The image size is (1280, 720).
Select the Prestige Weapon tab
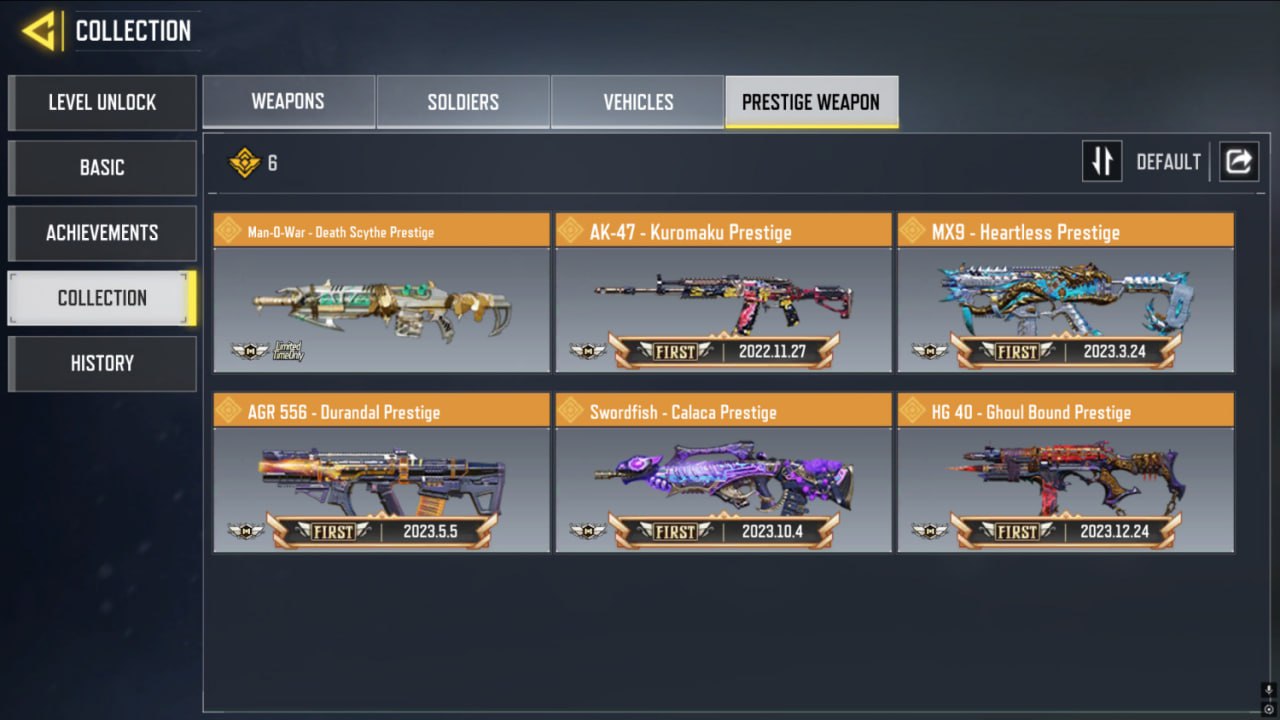(x=811, y=102)
